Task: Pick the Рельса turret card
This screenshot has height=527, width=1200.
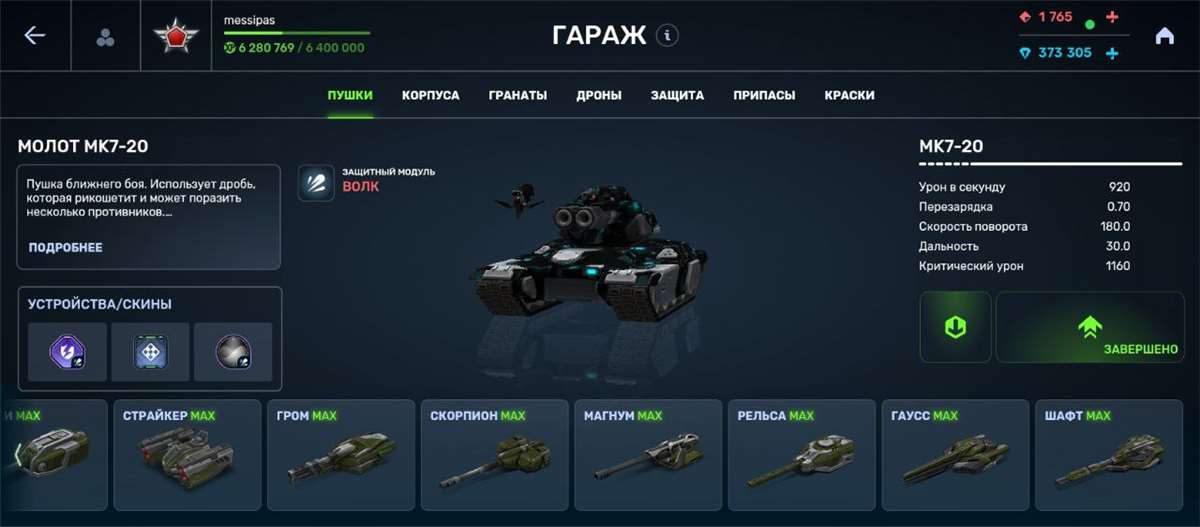Action: pyautogui.click(x=802, y=455)
